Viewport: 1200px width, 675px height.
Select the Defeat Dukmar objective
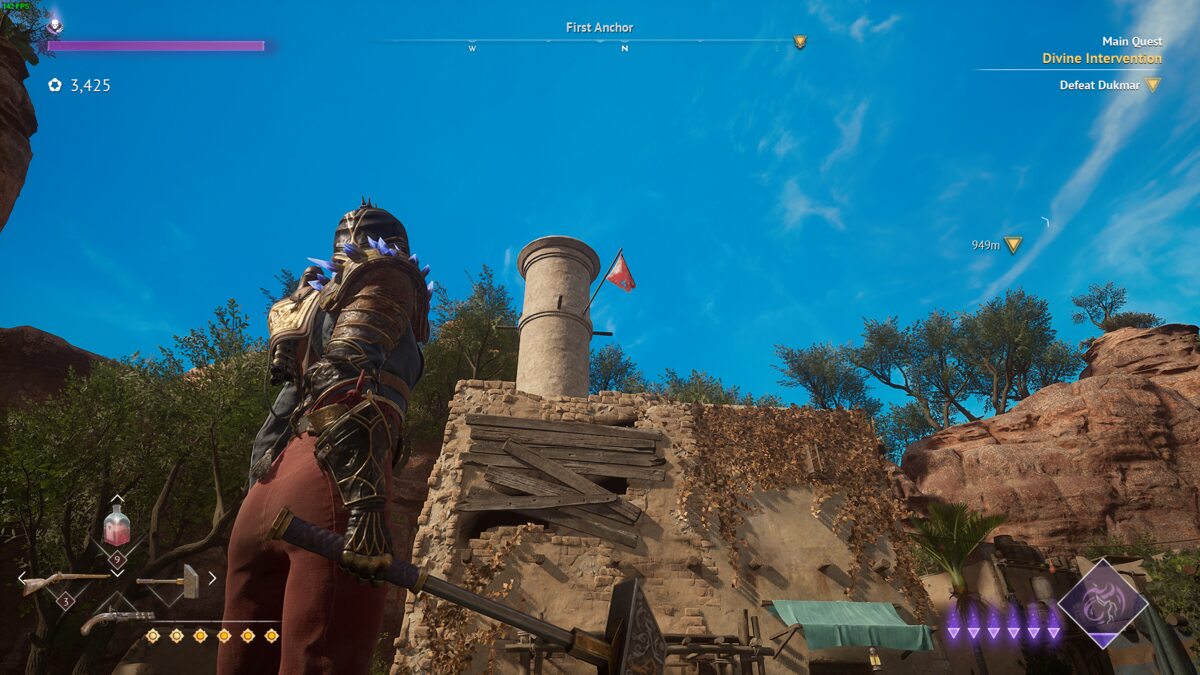click(x=1101, y=85)
